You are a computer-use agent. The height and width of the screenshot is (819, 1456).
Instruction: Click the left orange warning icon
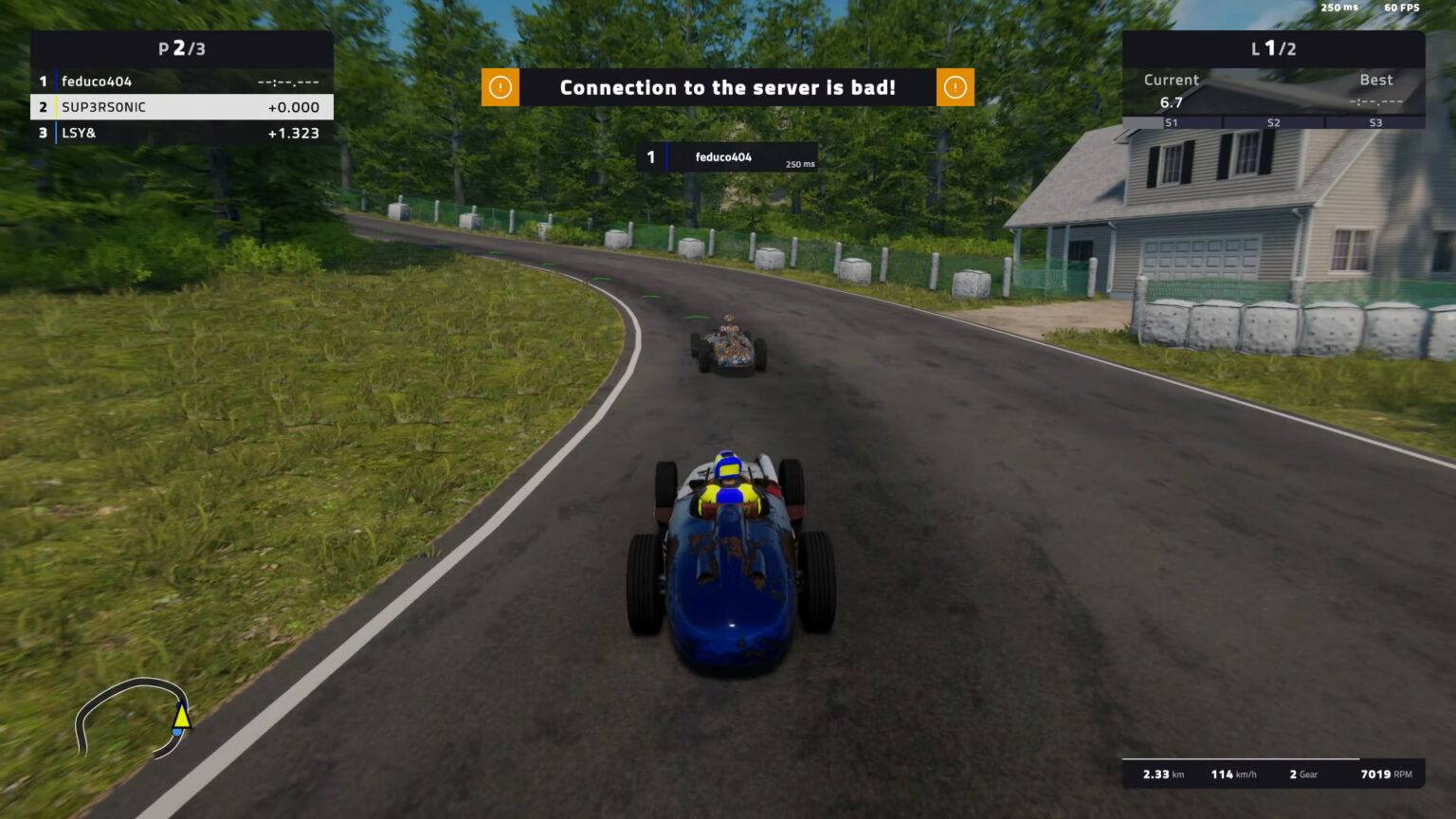click(500, 86)
